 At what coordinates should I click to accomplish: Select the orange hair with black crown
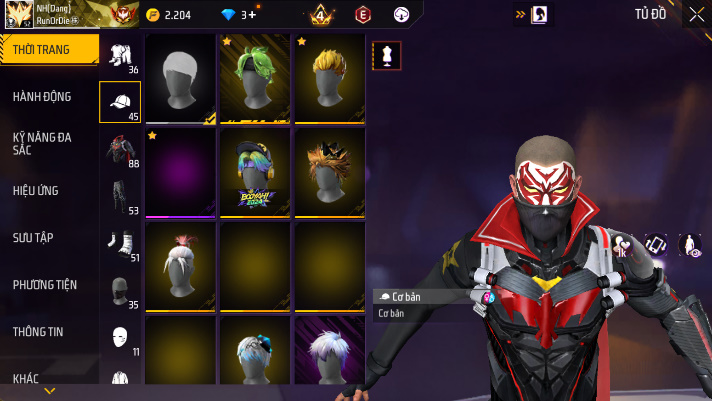329,171
